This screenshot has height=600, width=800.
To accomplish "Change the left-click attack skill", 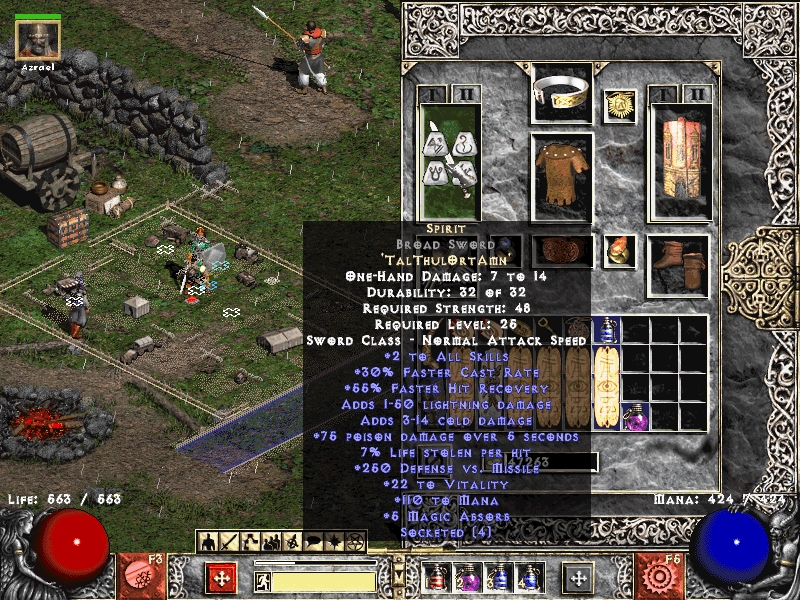I will click(222, 578).
